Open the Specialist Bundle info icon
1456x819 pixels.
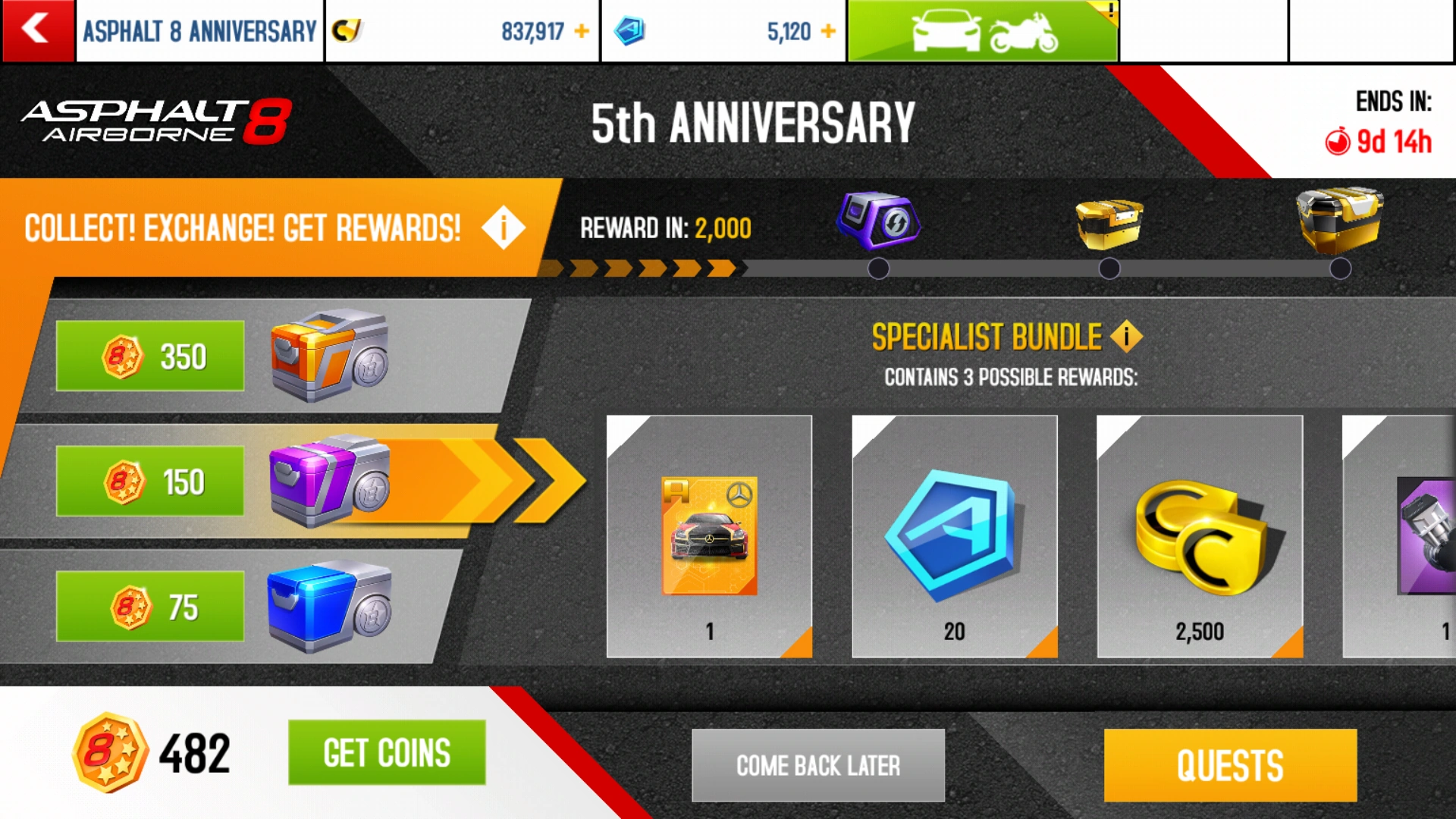[1125, 336]
